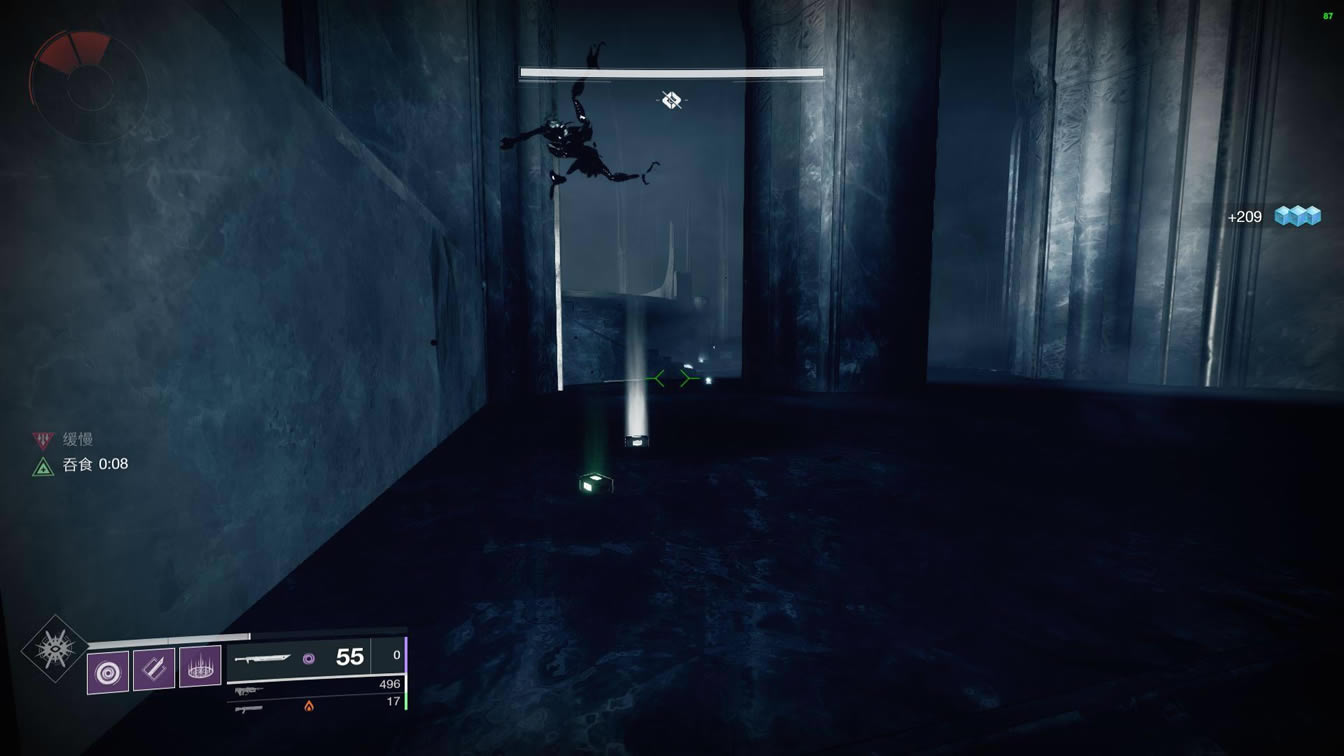The height and width of the screenshot is (756, 1344).
Task: Inspect the 缓慢 debuff icon
Action: [43, 439]
